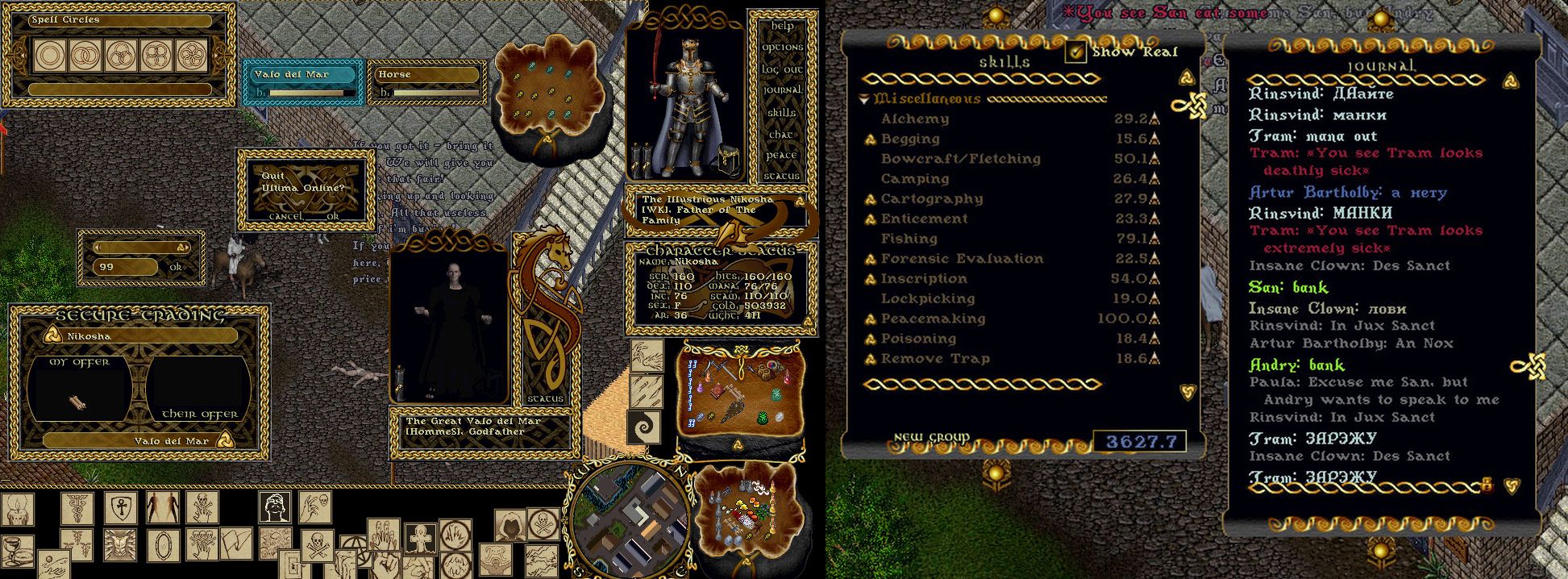
Task: Accept the trade next to Nikosha's name
Action: coord(52,336)
